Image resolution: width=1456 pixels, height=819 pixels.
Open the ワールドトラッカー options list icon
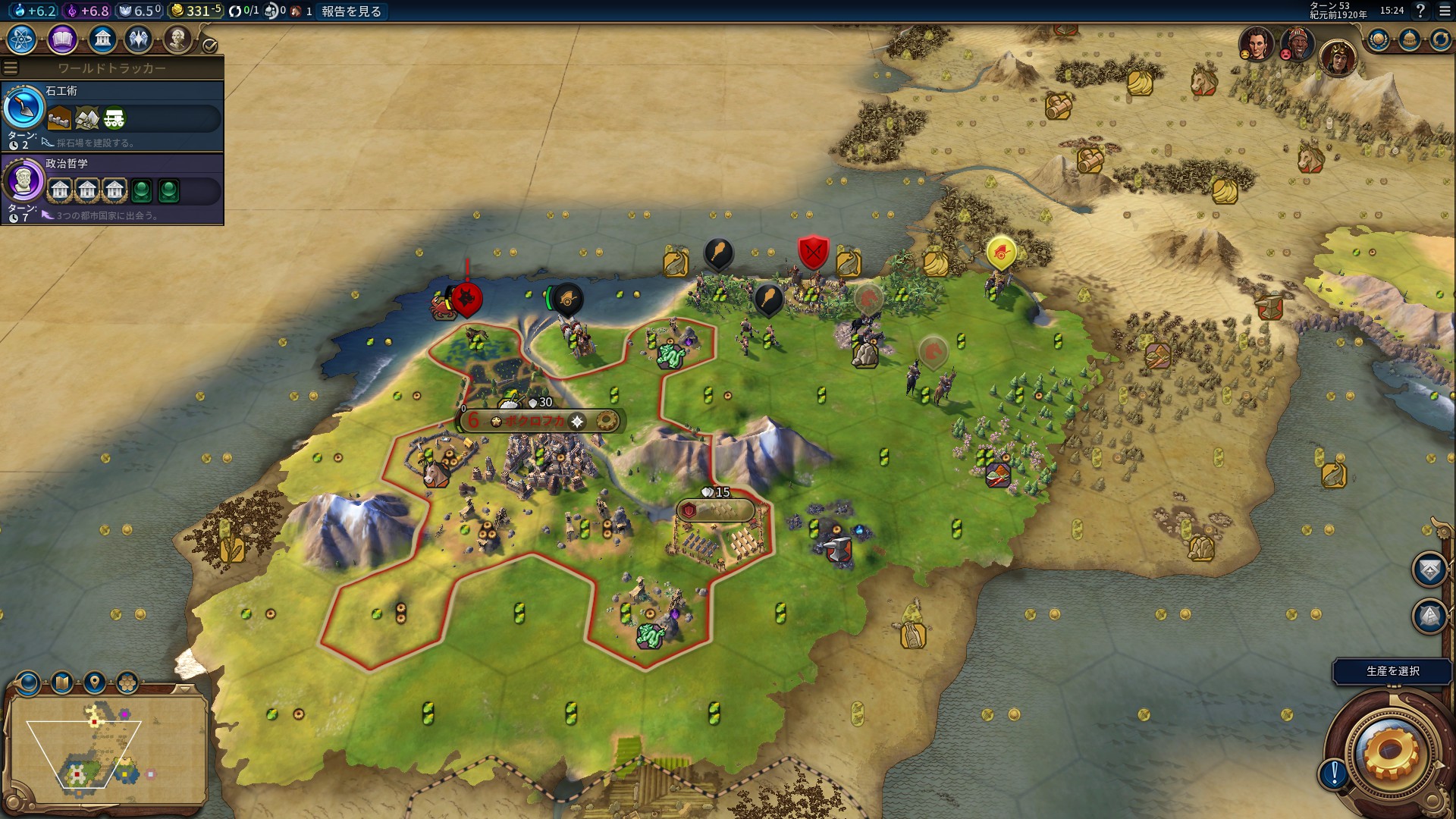11,68
